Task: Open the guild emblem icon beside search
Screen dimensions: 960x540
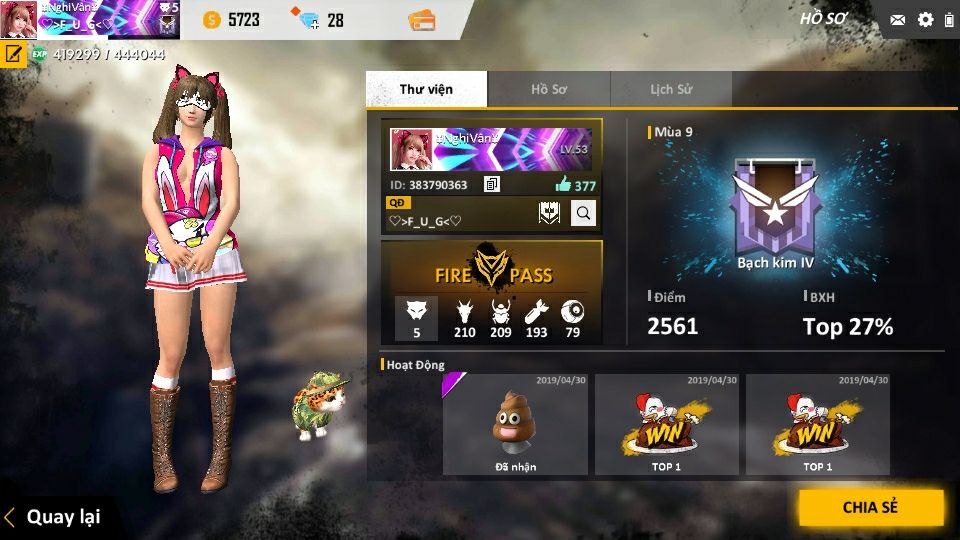Action: pos(548,212)
